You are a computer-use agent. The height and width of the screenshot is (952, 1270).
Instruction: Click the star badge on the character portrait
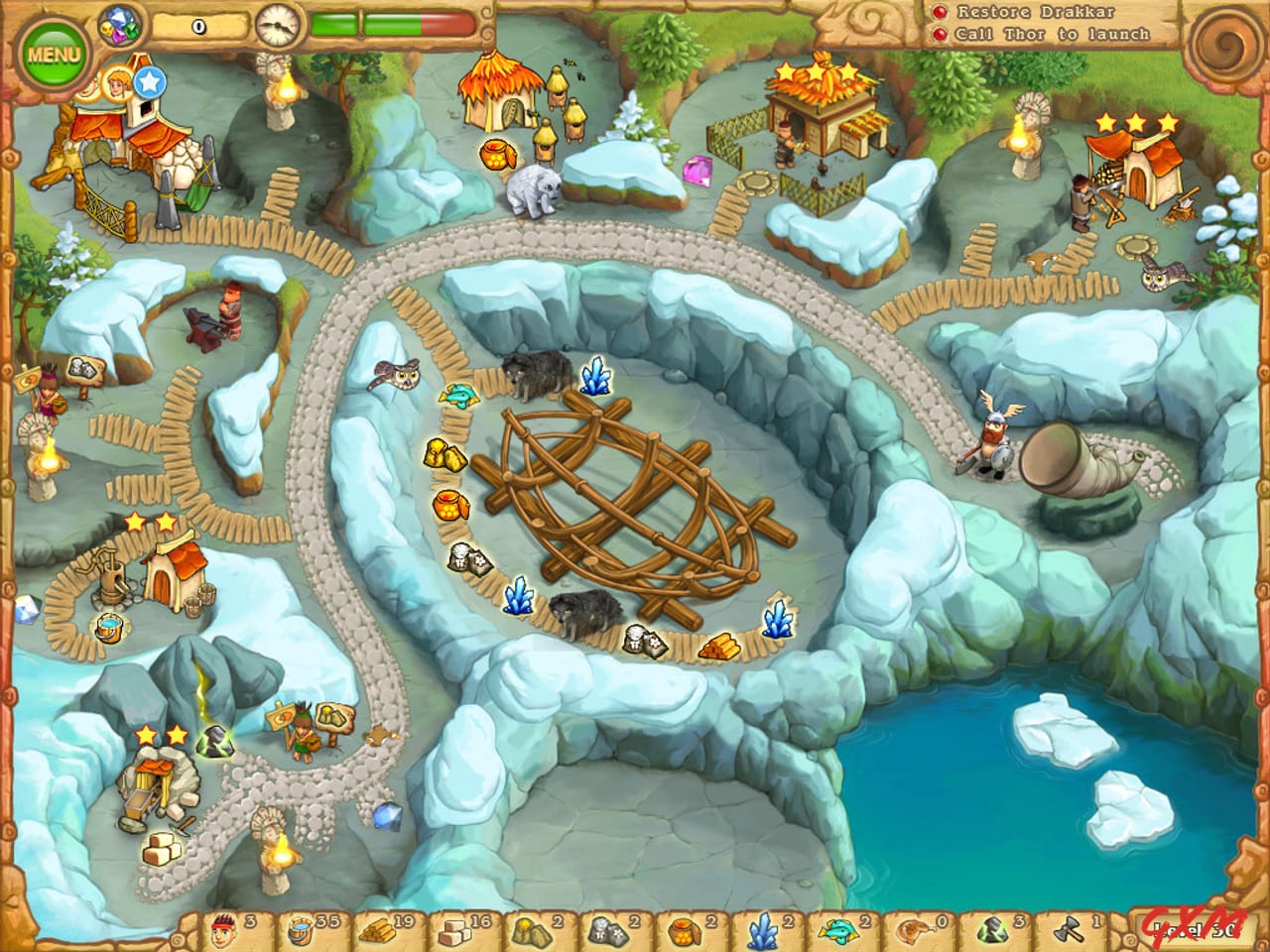pyautogui.click(x=149, y=84)
